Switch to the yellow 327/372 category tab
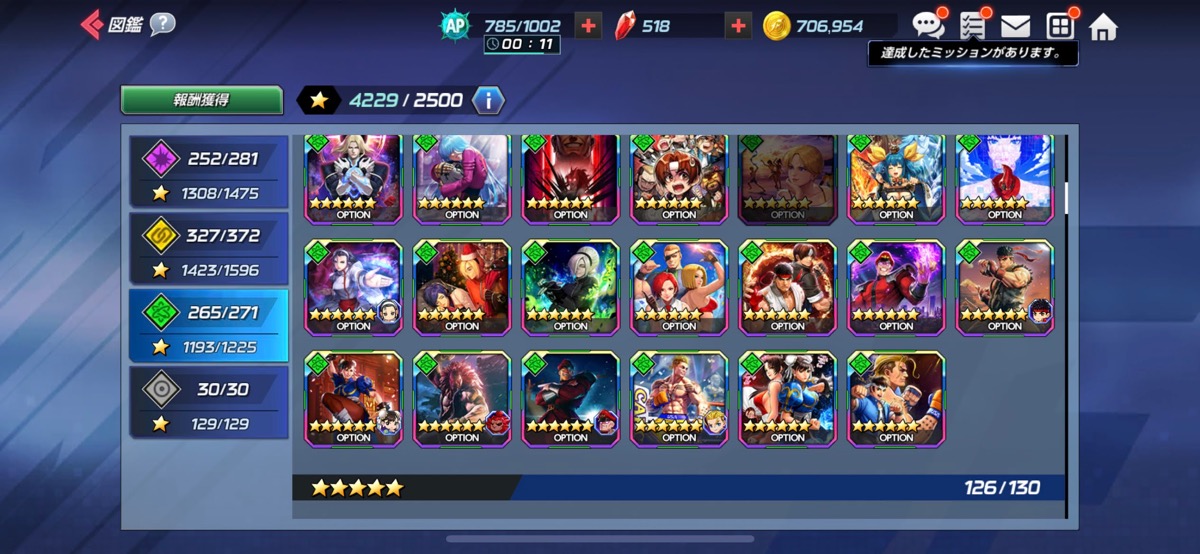The height and width of the screenshot is (554, 1200). [x=208, y=250]
